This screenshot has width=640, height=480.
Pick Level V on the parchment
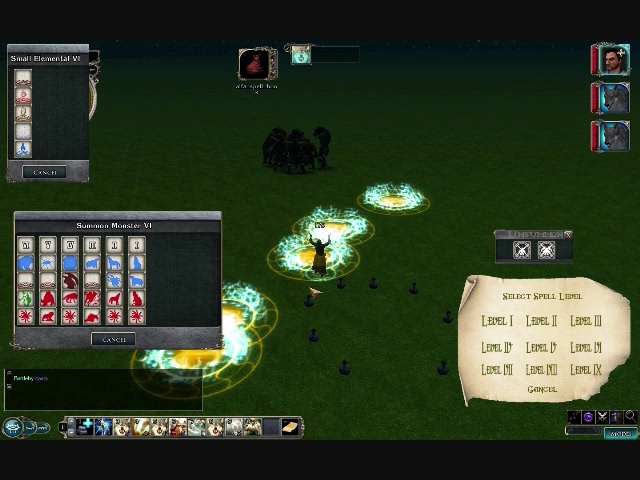pyautogui.click(x=541, y=347)
